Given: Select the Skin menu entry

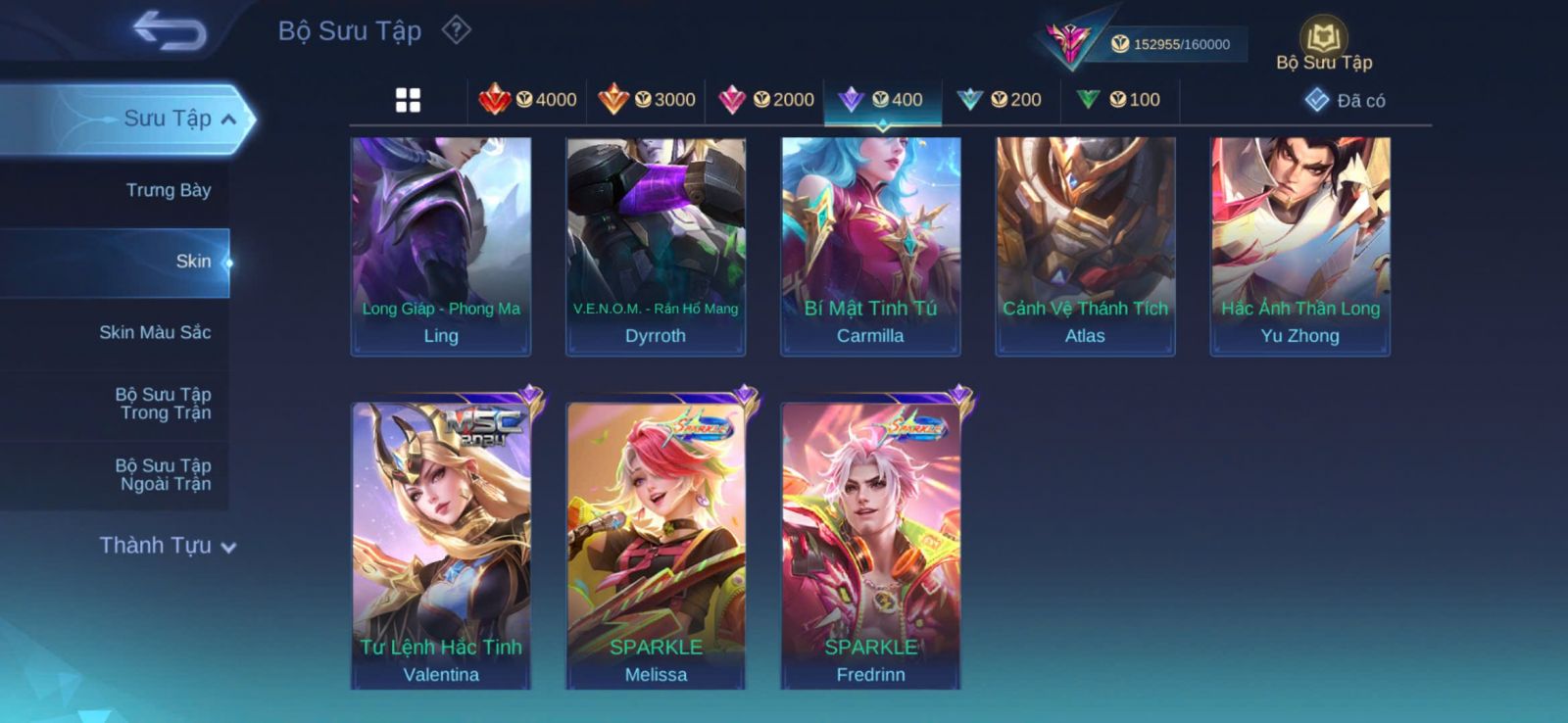Looking at the screenshot, I should 192,262.
